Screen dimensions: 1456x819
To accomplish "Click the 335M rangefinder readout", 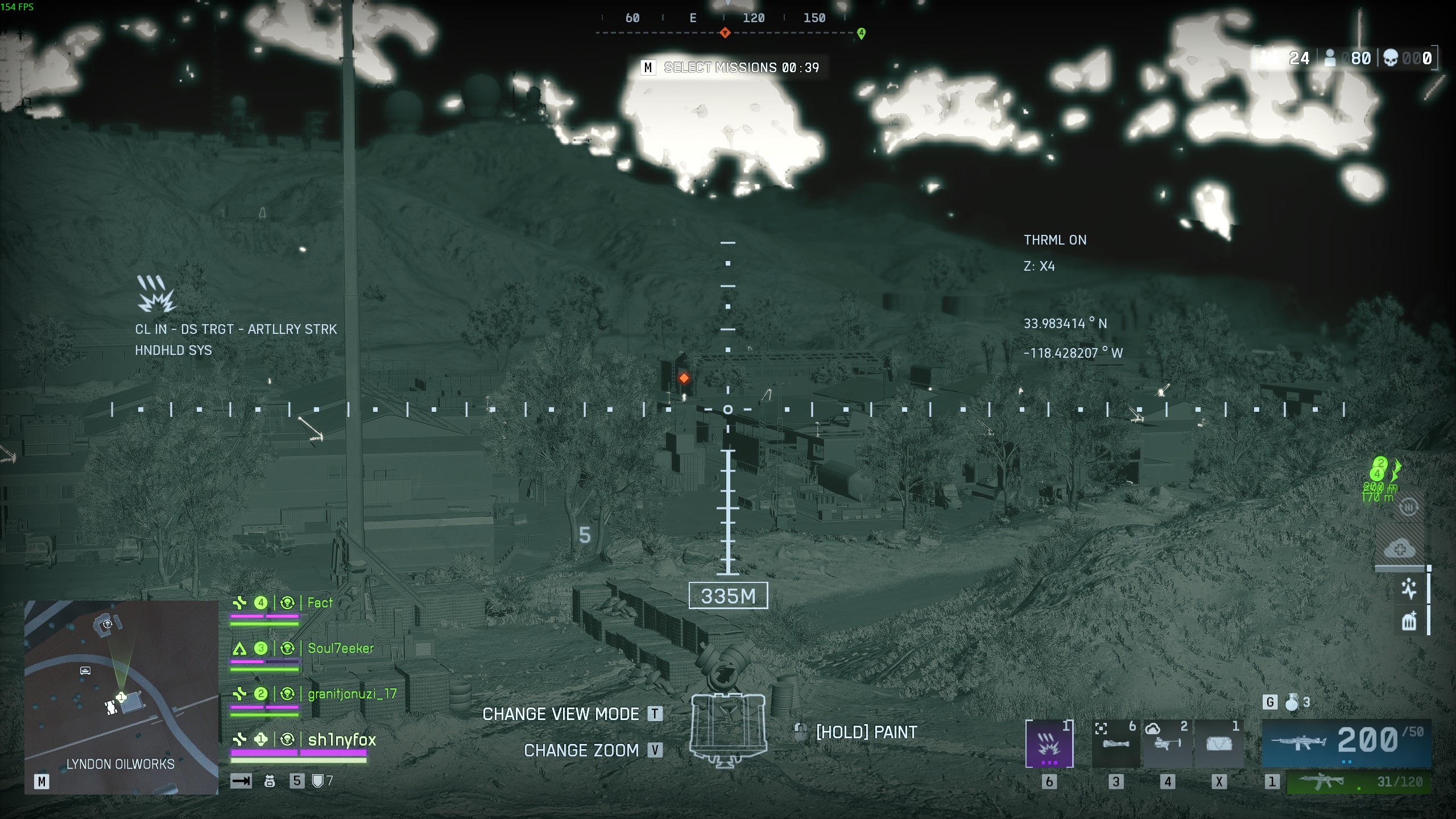I will tap(728, 596).
